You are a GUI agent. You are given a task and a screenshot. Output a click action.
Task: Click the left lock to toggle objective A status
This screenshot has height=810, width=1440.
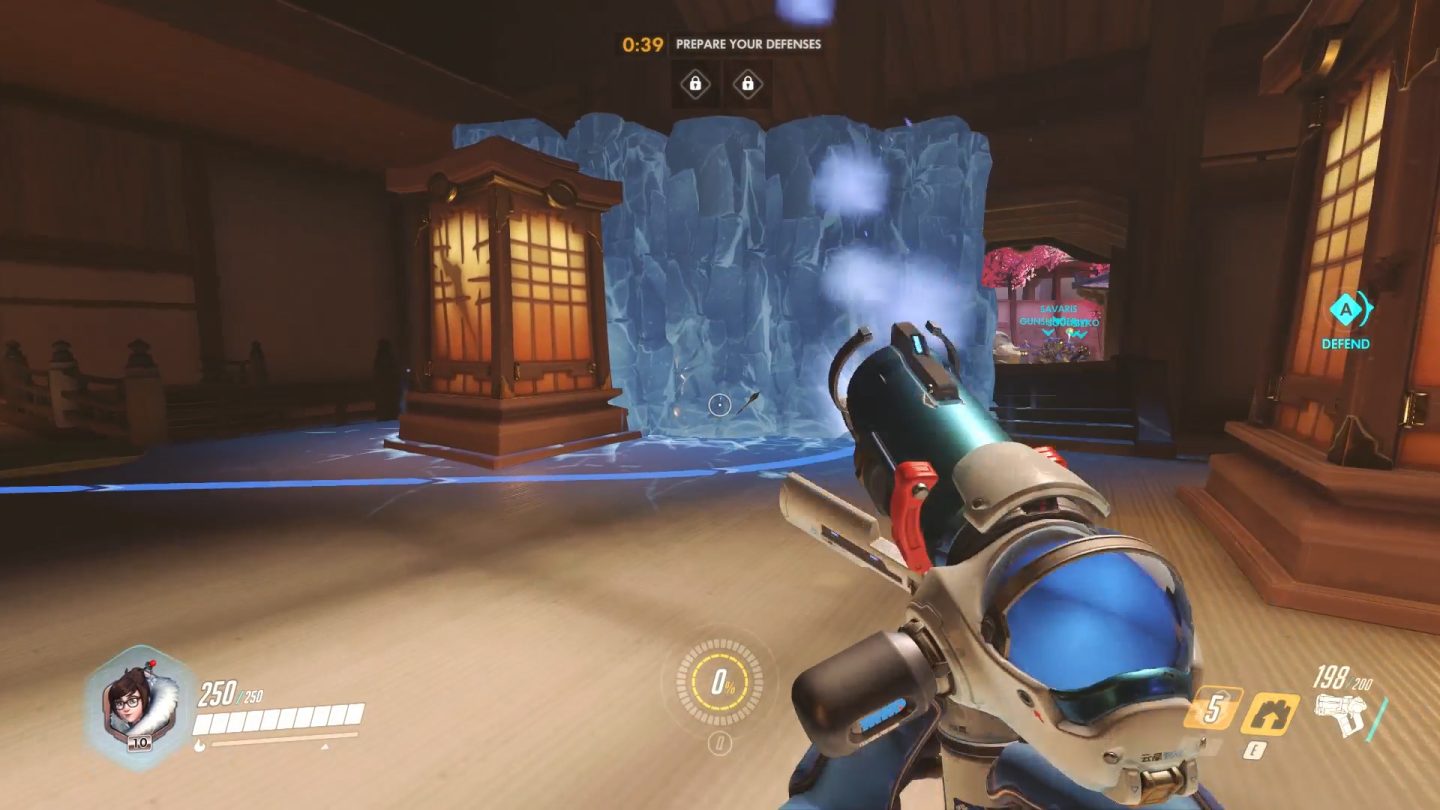694,83
